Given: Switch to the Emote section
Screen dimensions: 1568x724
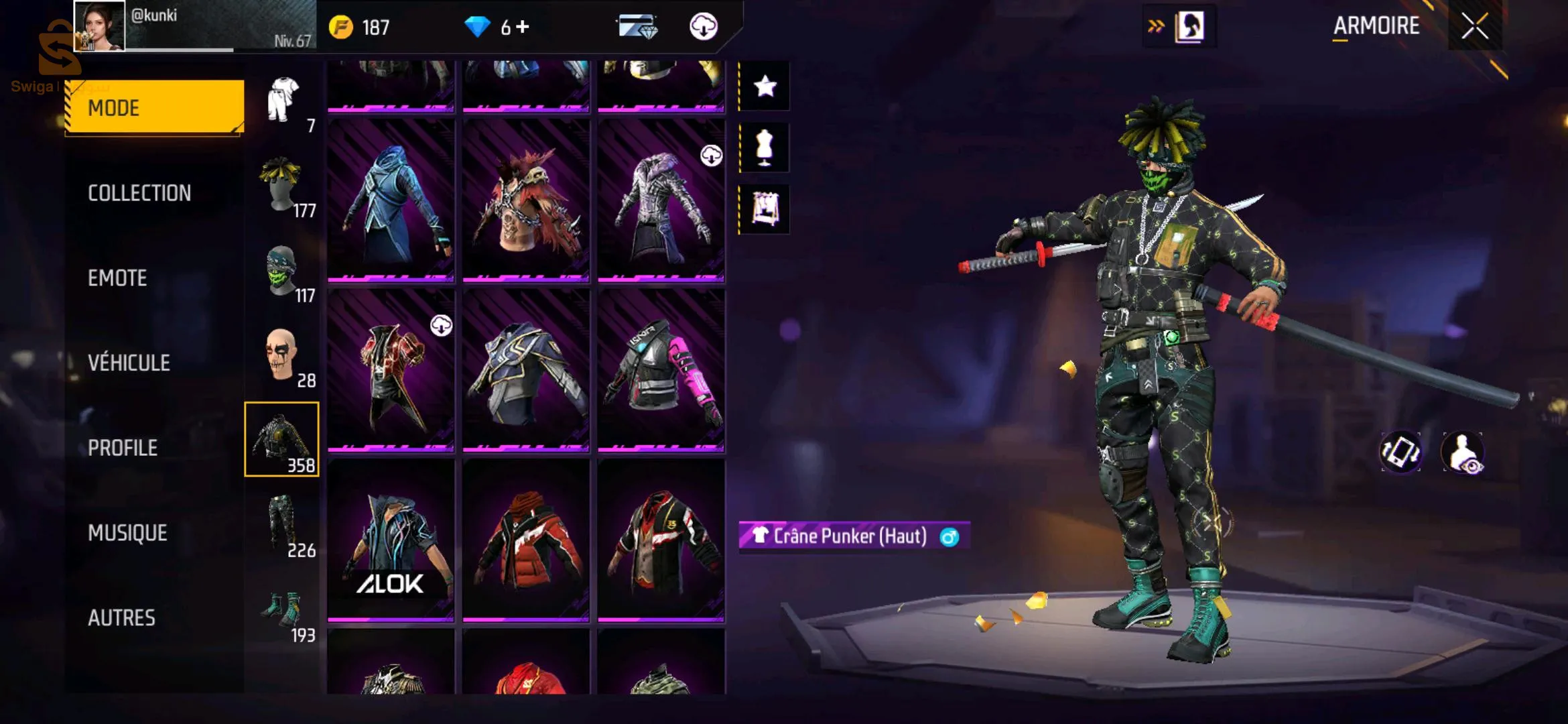Looking at the screenshot, I should tap(117, 278).
